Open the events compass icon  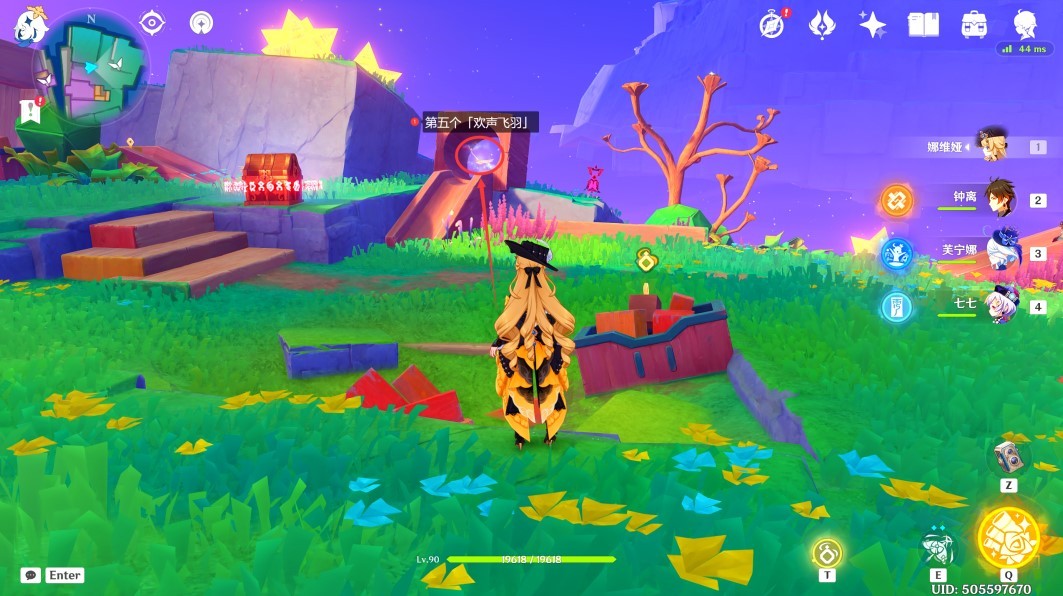[x=772, y=24]
